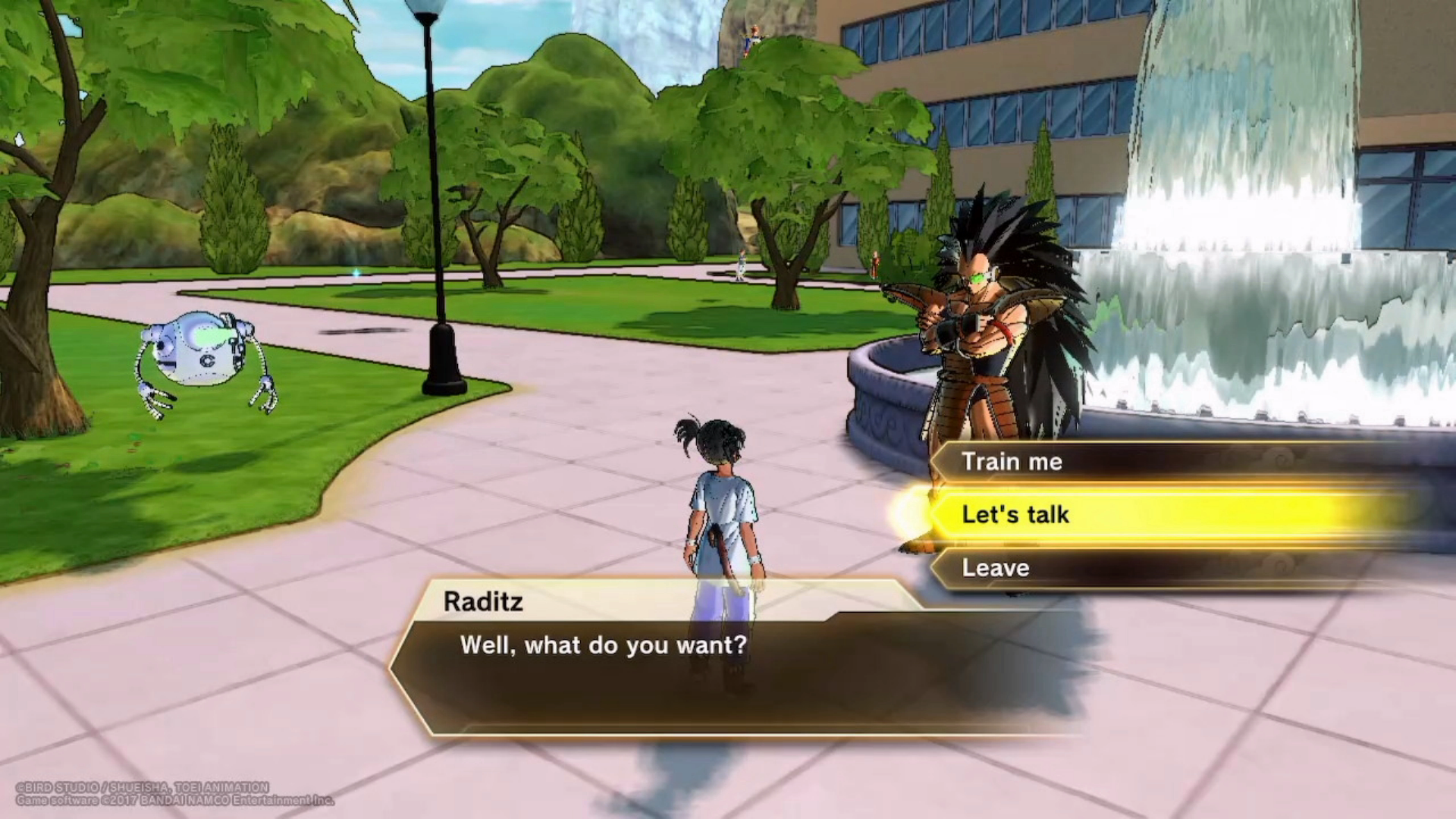This screenshot has width=1456, height=819.
Task: Choose the "Train me" dialogue option
Action: [x=1012, y=462]
